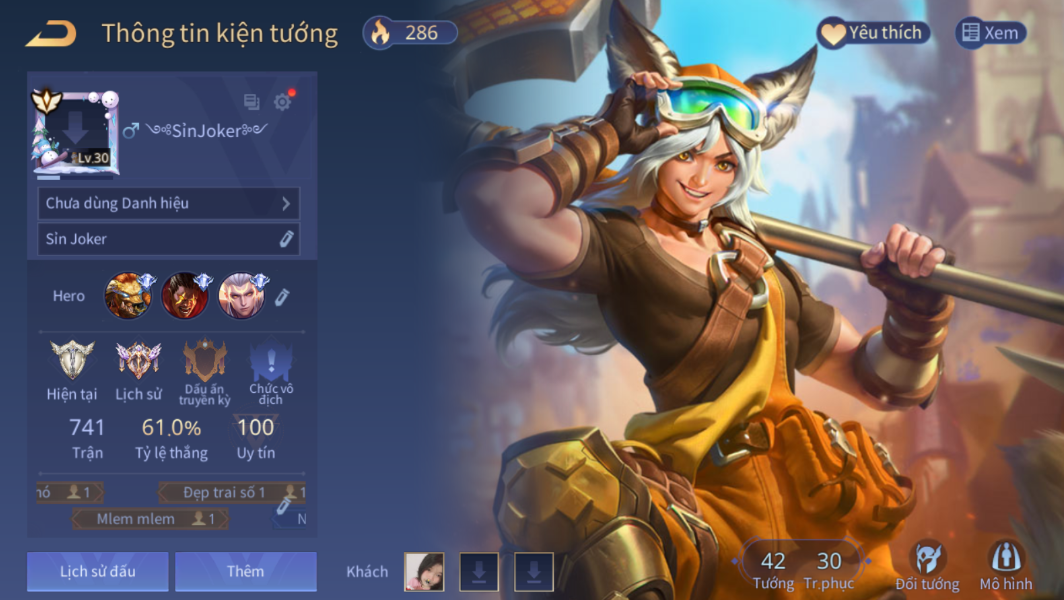This screenshot has width=1064, height=600.
Task: Open the player avatar with snowman frame
Action: coord(73,131)
